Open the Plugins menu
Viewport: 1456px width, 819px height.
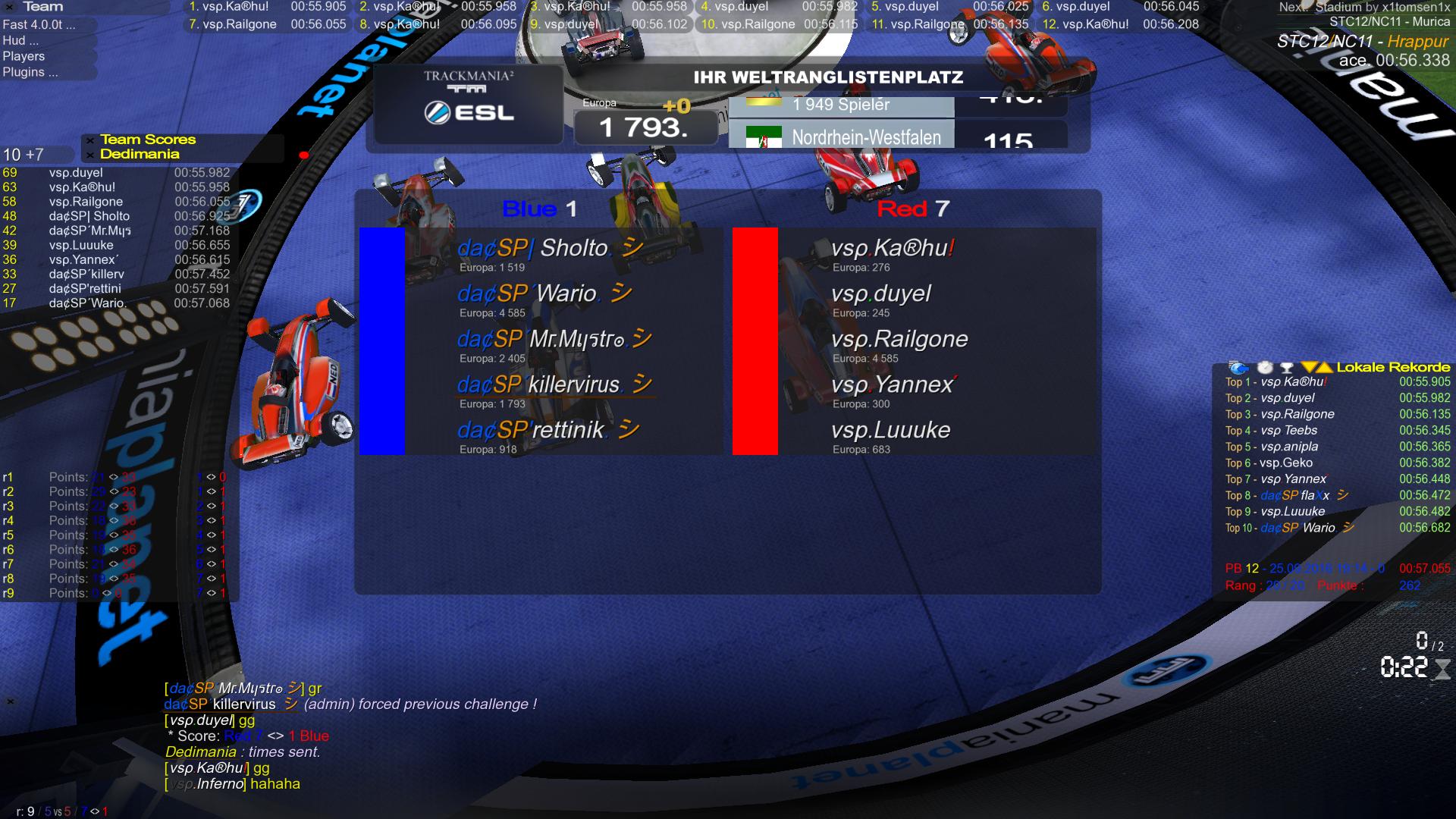(x=30, y=72)
